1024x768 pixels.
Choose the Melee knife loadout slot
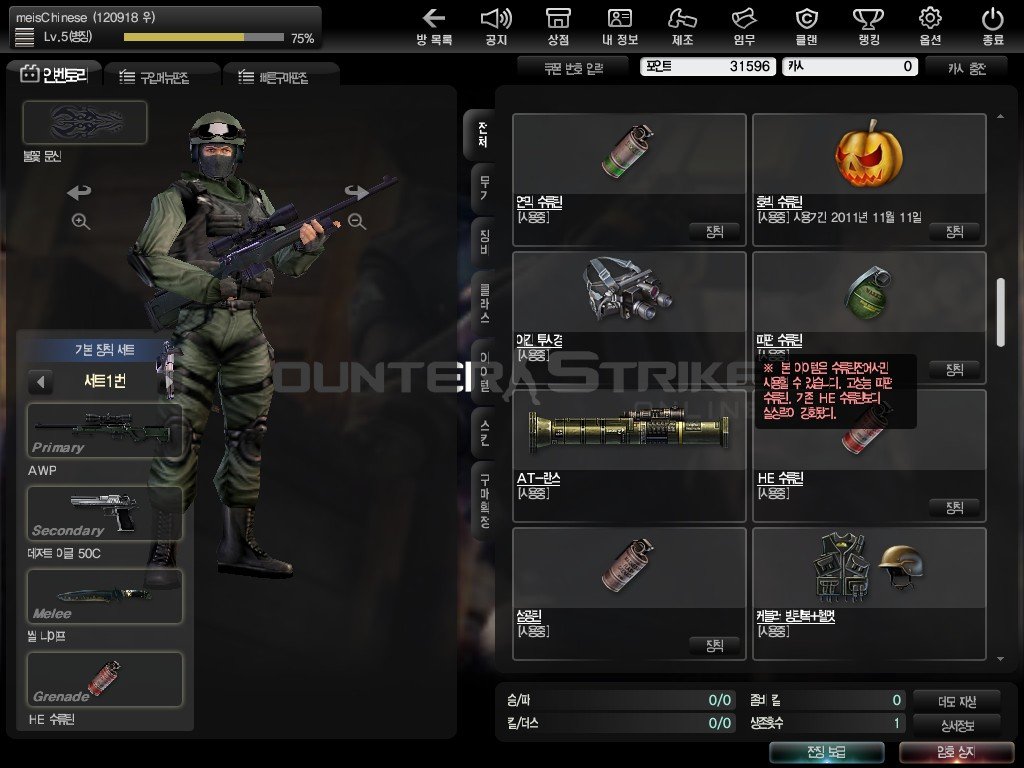[105, 596]
